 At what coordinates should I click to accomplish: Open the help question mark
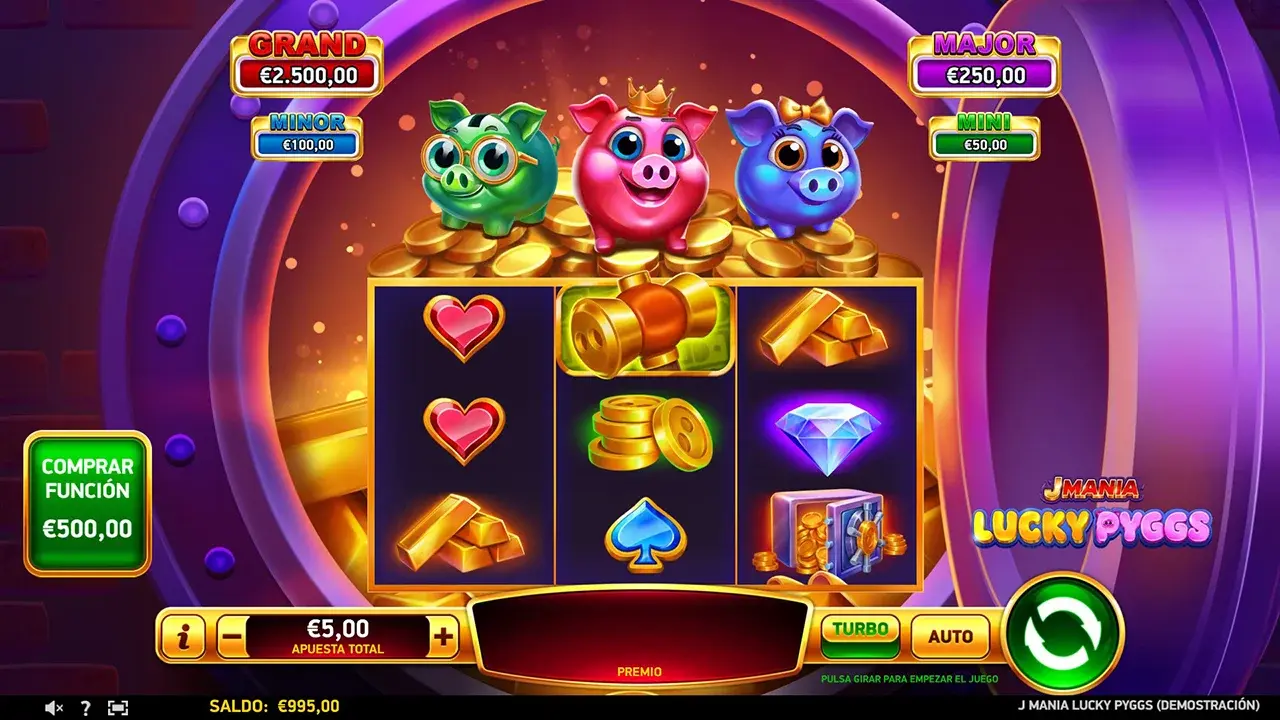click(85, 708)
